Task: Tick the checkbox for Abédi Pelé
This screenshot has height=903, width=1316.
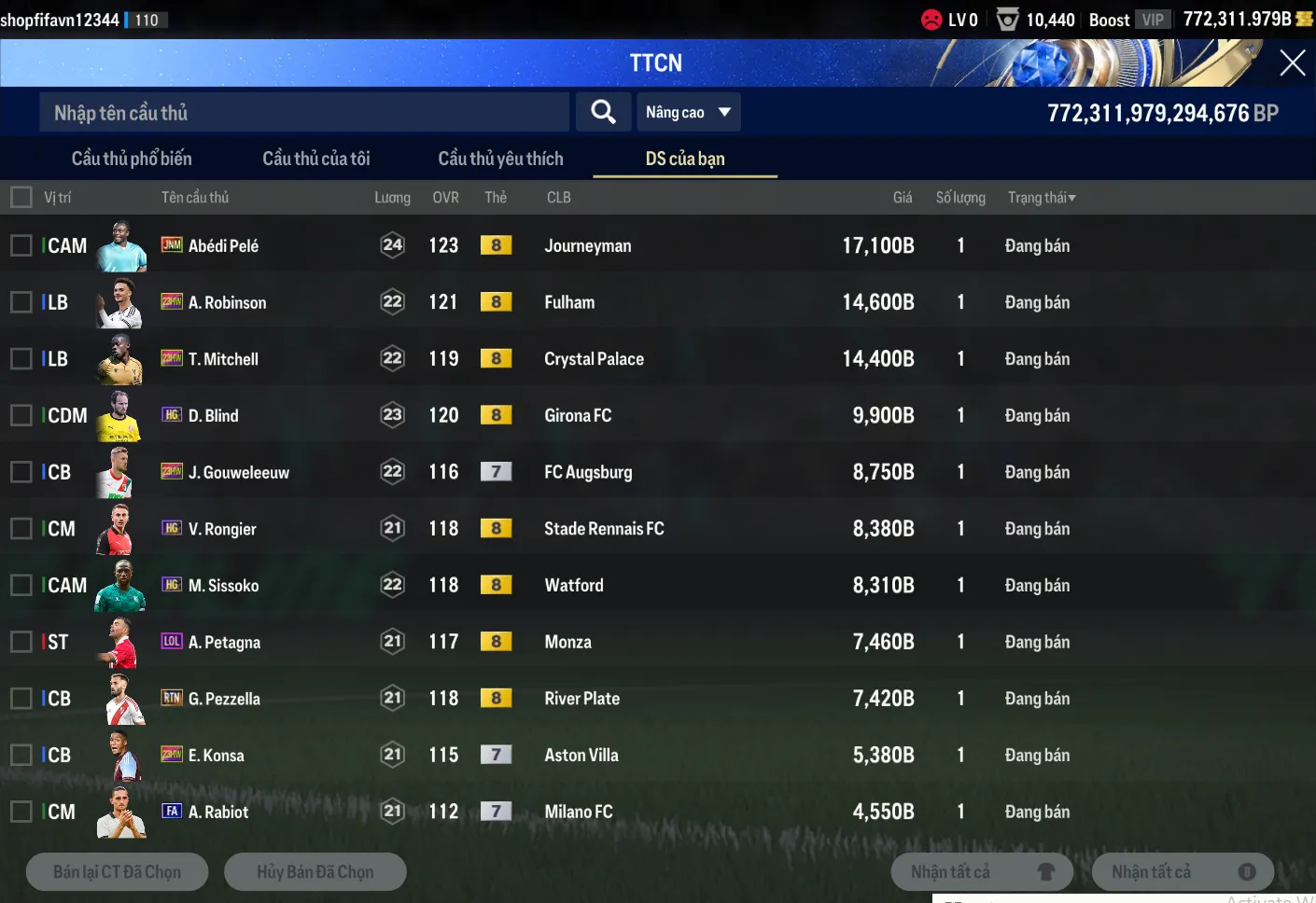Action: [21, 245]
